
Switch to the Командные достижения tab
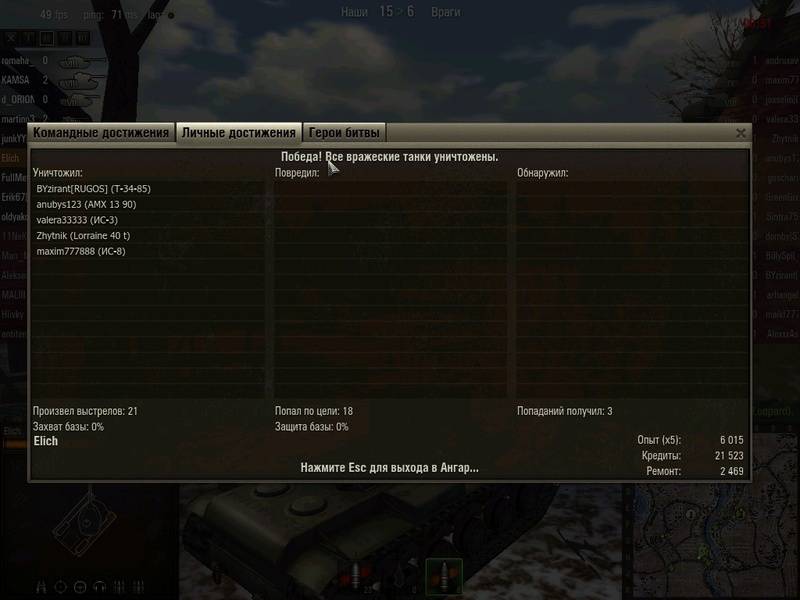pos(100,133)
